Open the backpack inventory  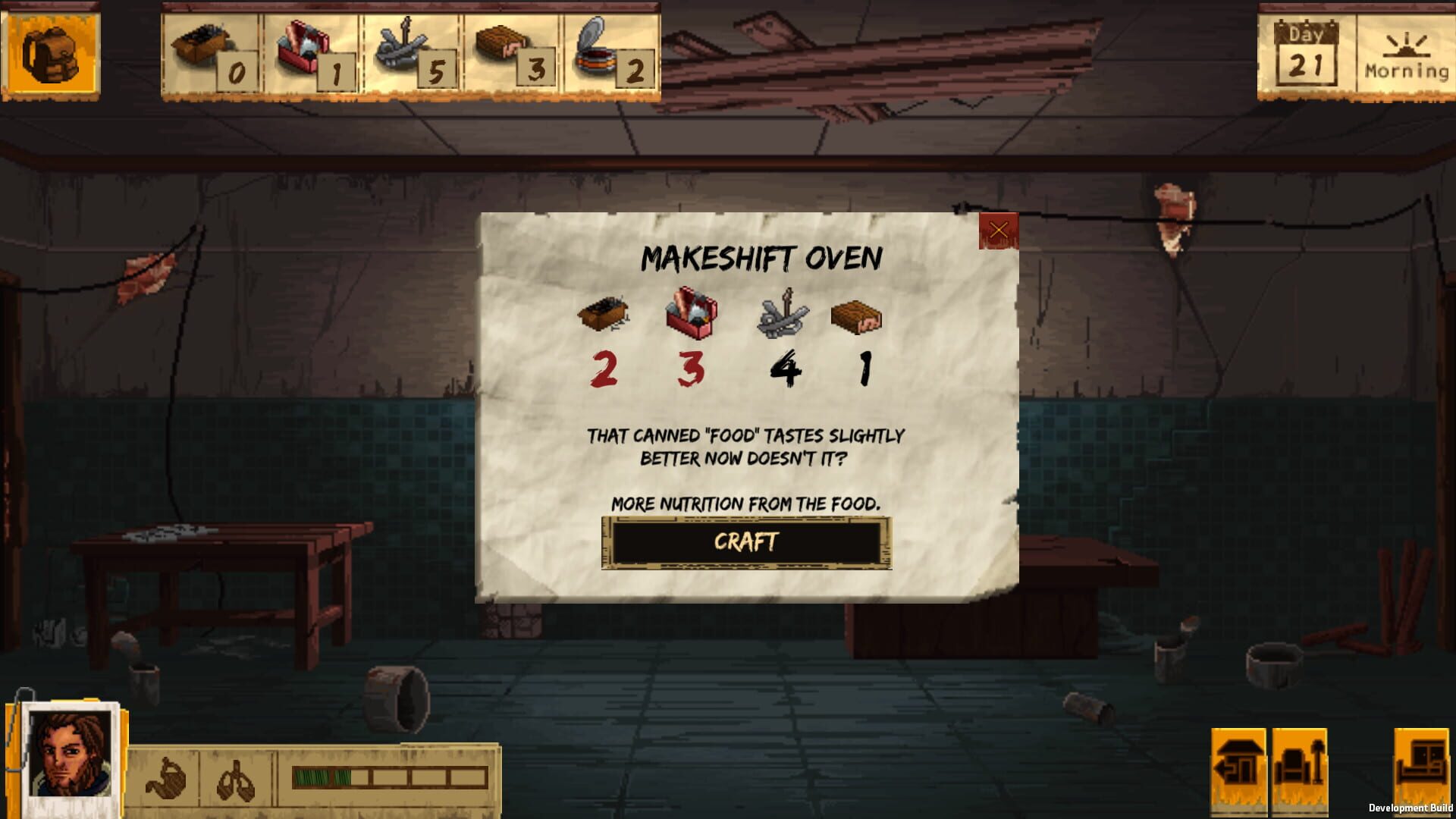[x=52, y=52]
